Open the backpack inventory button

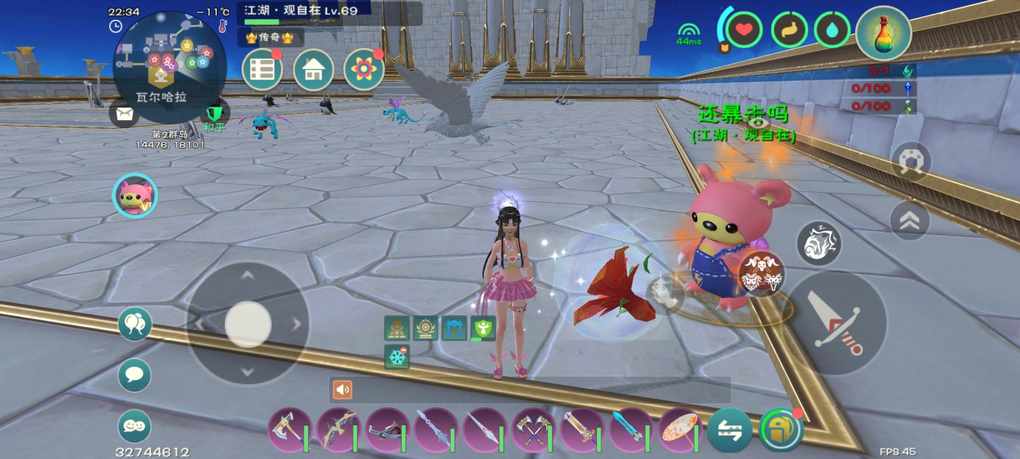[779, 430]
